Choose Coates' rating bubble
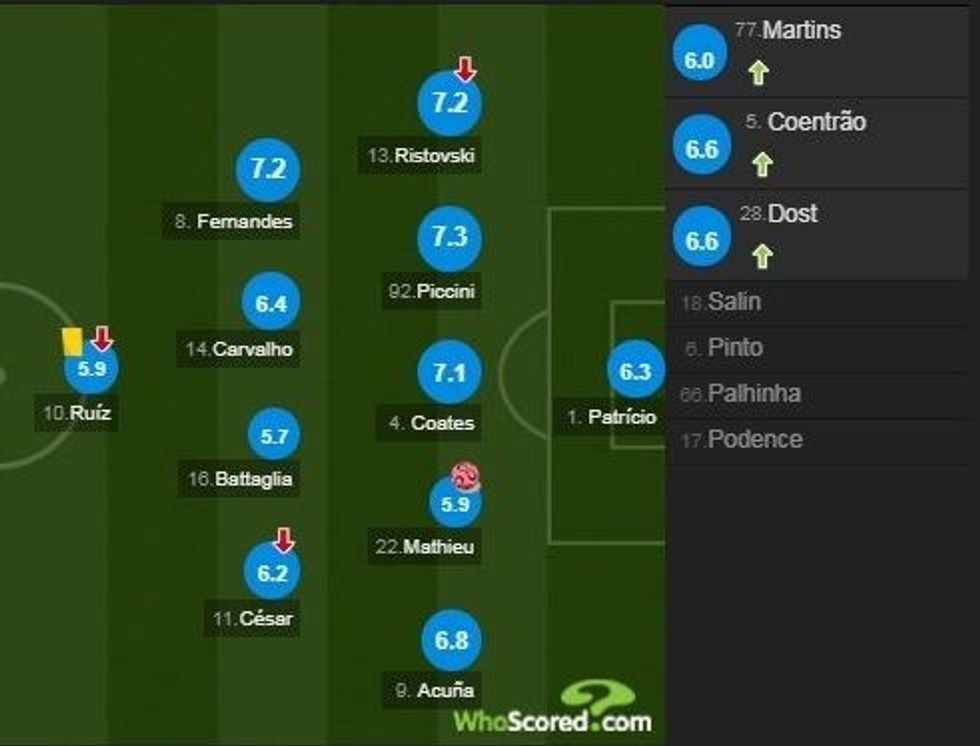Screen dimensions: 980x746 (x=450, y=374)
